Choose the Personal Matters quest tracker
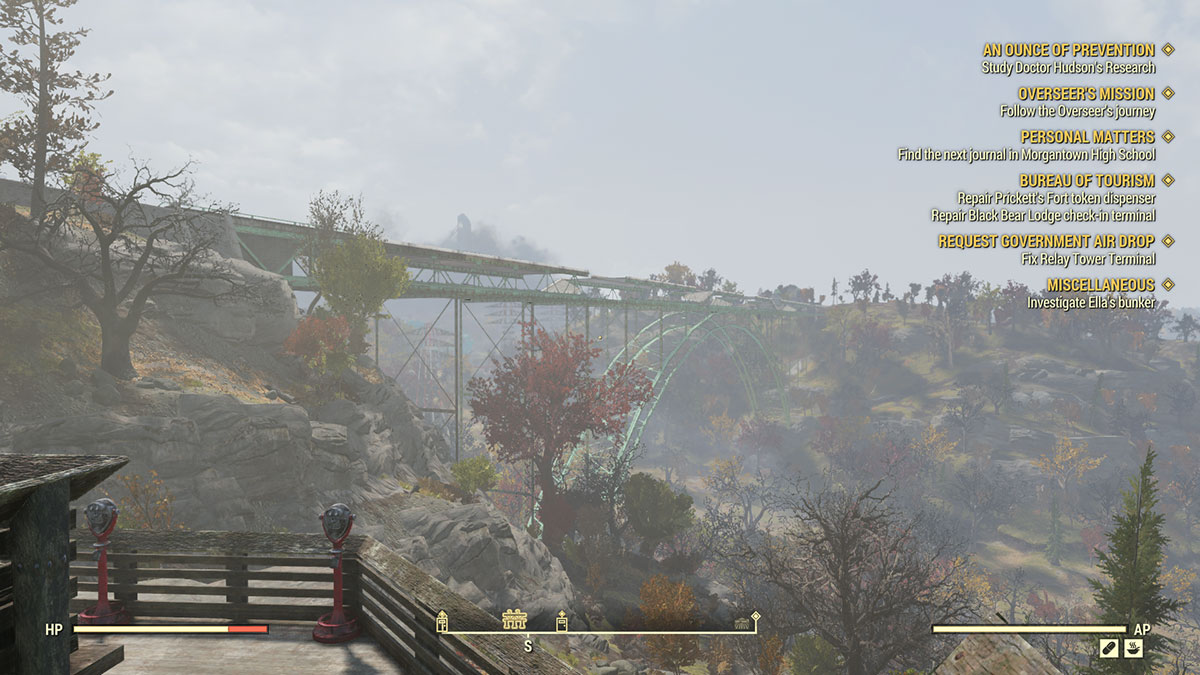1200x675 pixels. pyautogui.click(x=1087, y=137)
